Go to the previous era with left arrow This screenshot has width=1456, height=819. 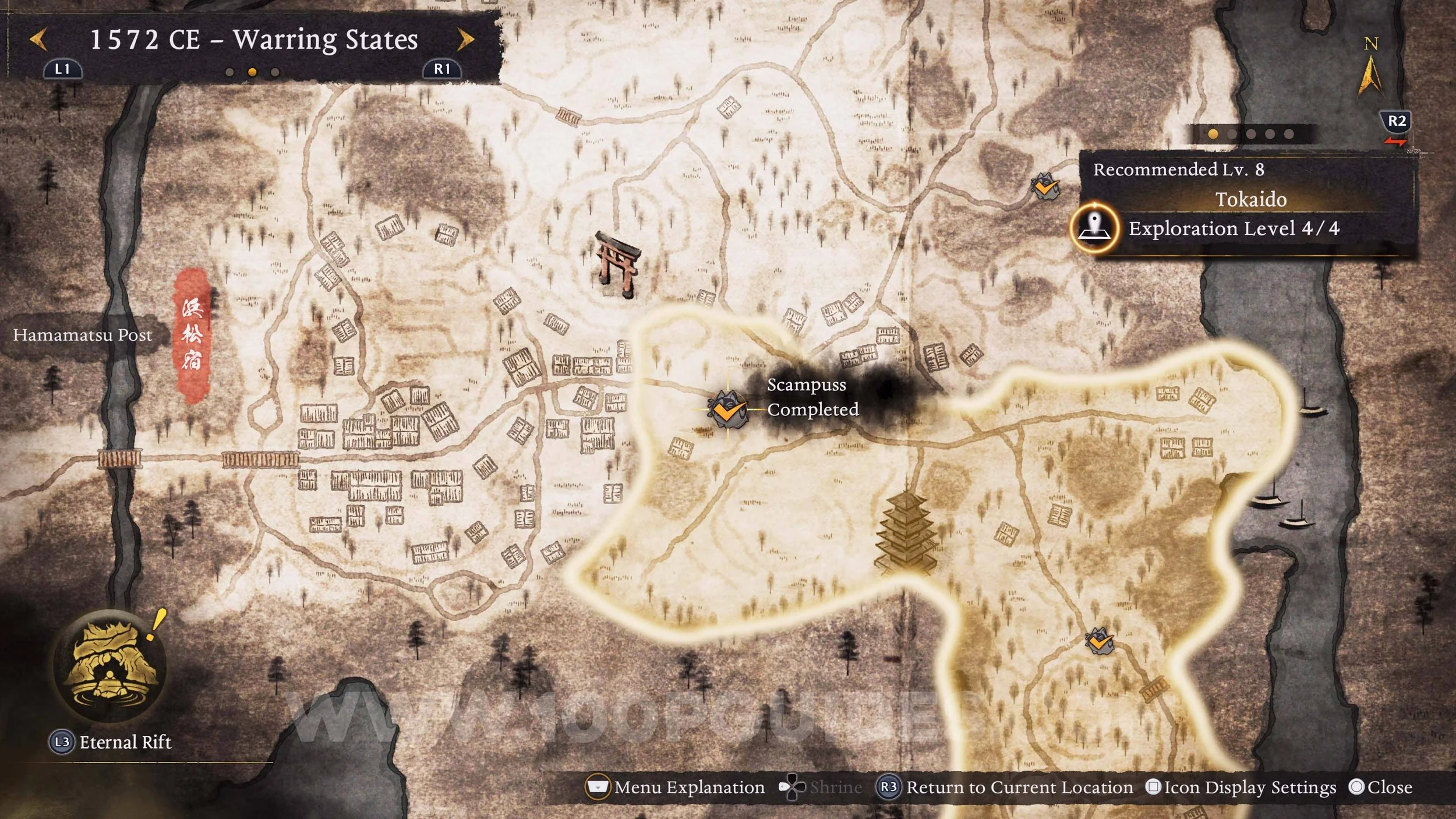point(38,40)
